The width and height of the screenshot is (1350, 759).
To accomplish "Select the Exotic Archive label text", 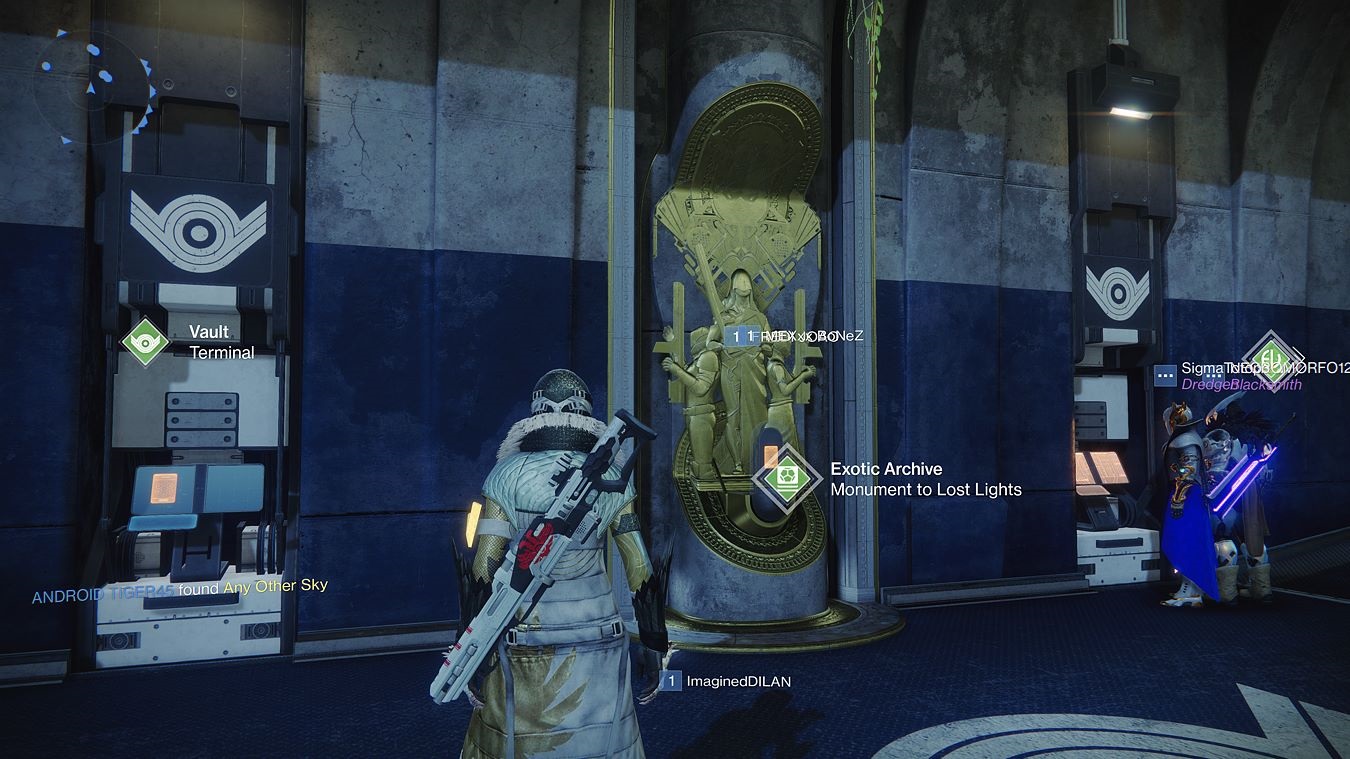I will pyautogui.click(x=886, y=468).
